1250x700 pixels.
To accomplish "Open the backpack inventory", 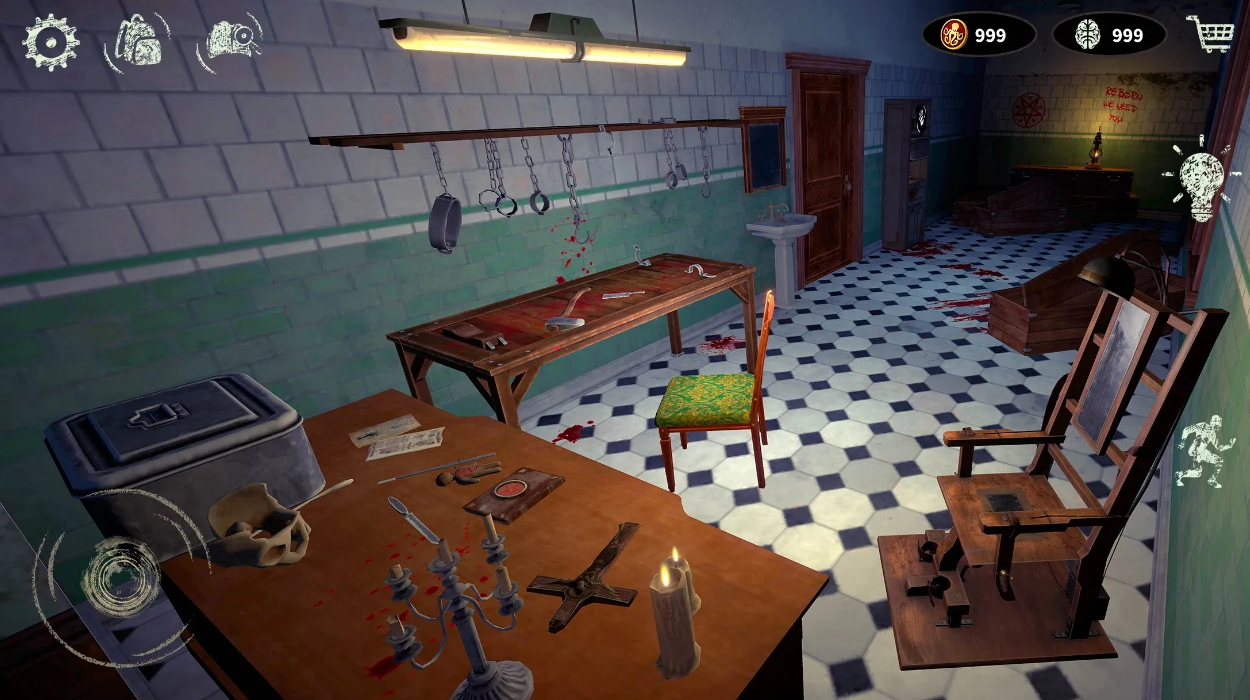I will [138, 41].
